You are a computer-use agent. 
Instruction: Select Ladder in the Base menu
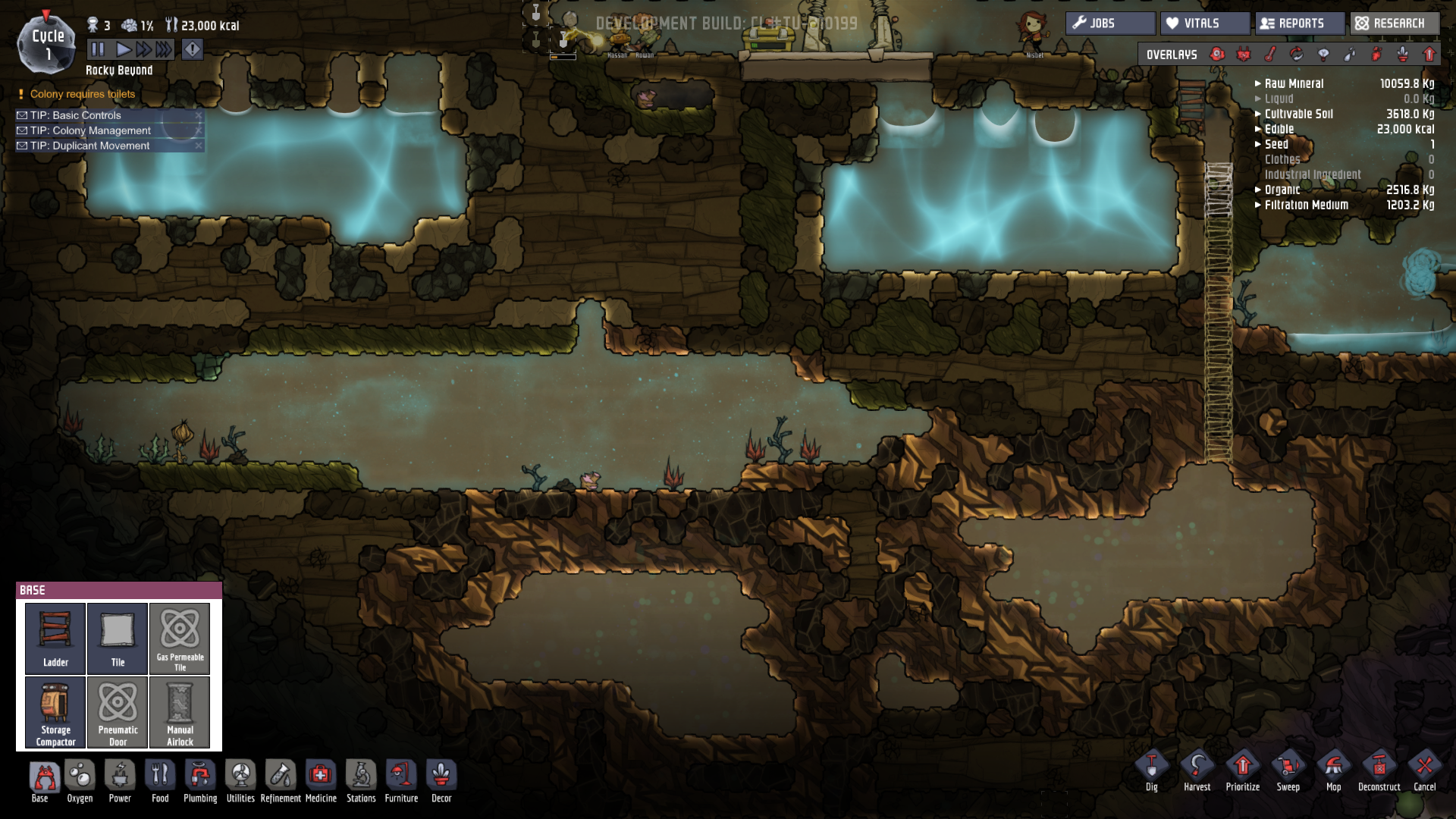point(55,638)
